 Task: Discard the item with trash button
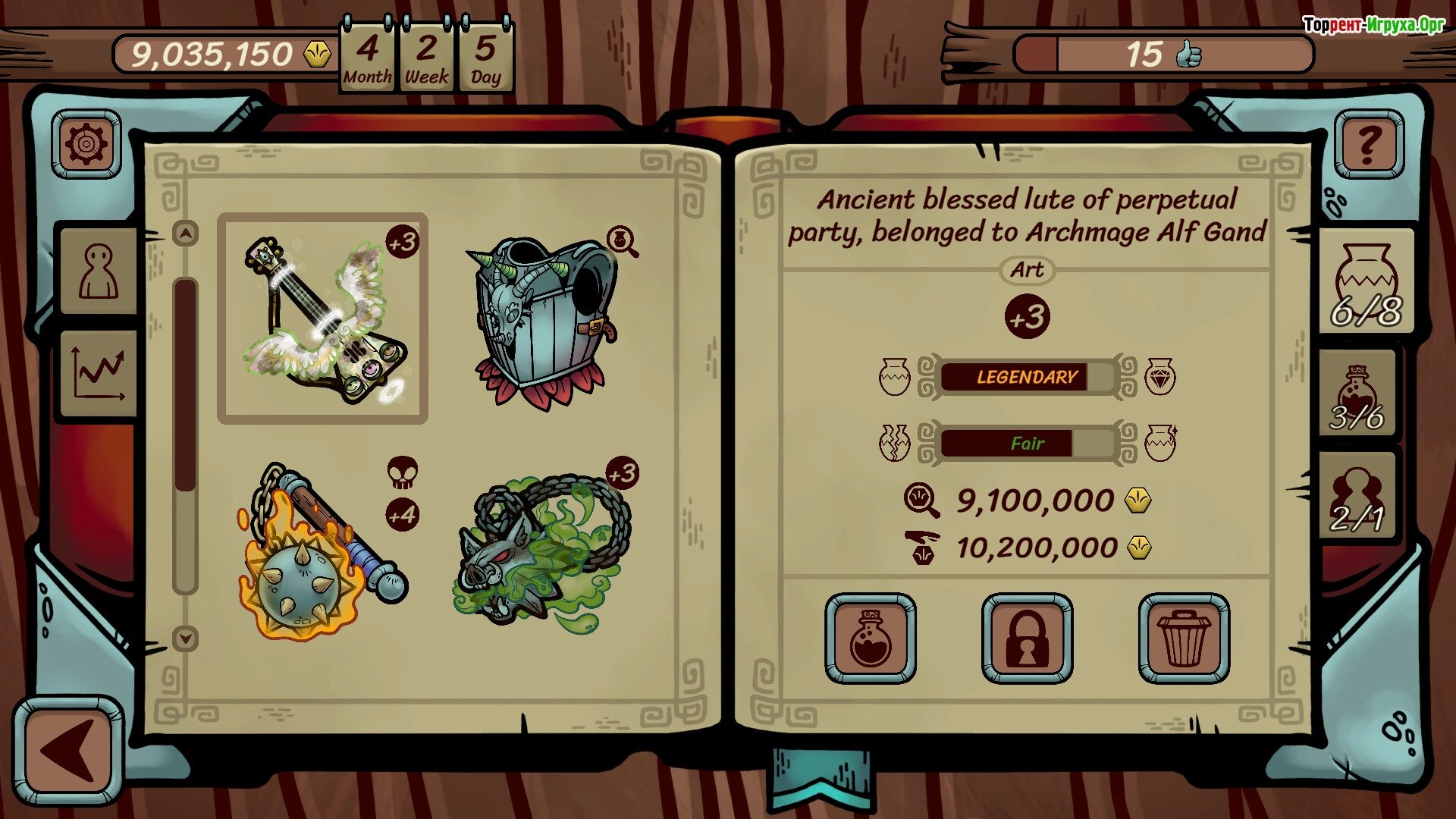pyautogui.click(x=1184, y=639)
